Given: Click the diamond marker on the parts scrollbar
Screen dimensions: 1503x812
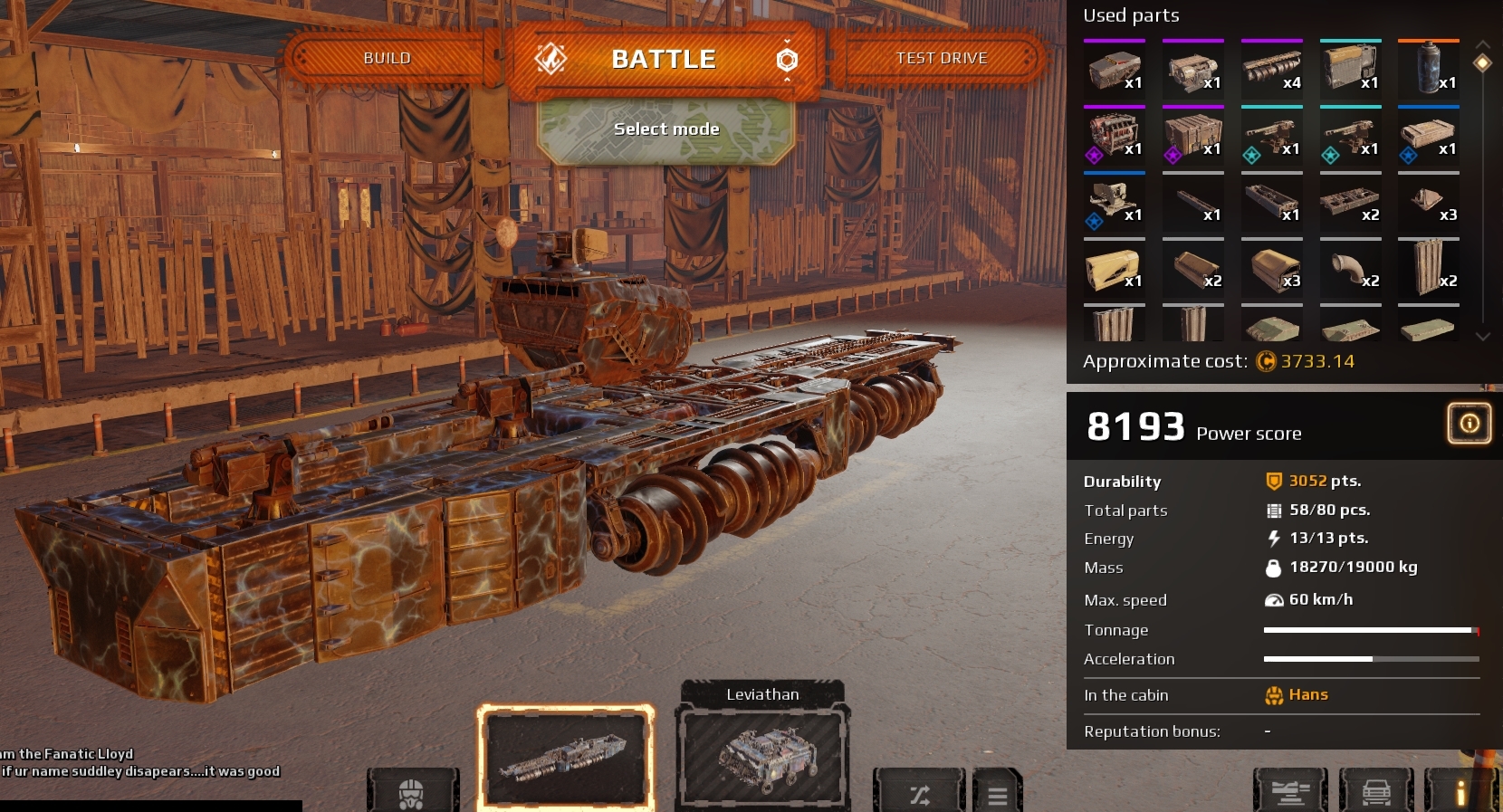Looking at the screenshot, I should point(1482,62).
